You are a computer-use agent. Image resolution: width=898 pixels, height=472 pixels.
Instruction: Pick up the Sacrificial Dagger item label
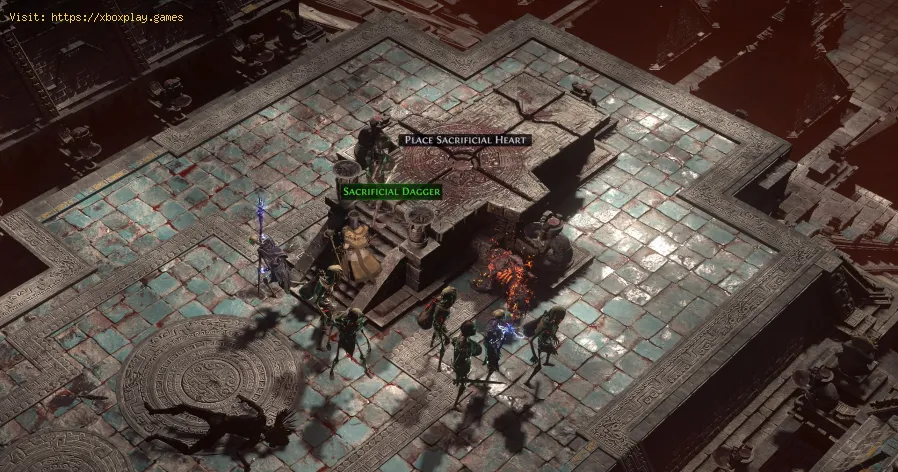[391, 190]
